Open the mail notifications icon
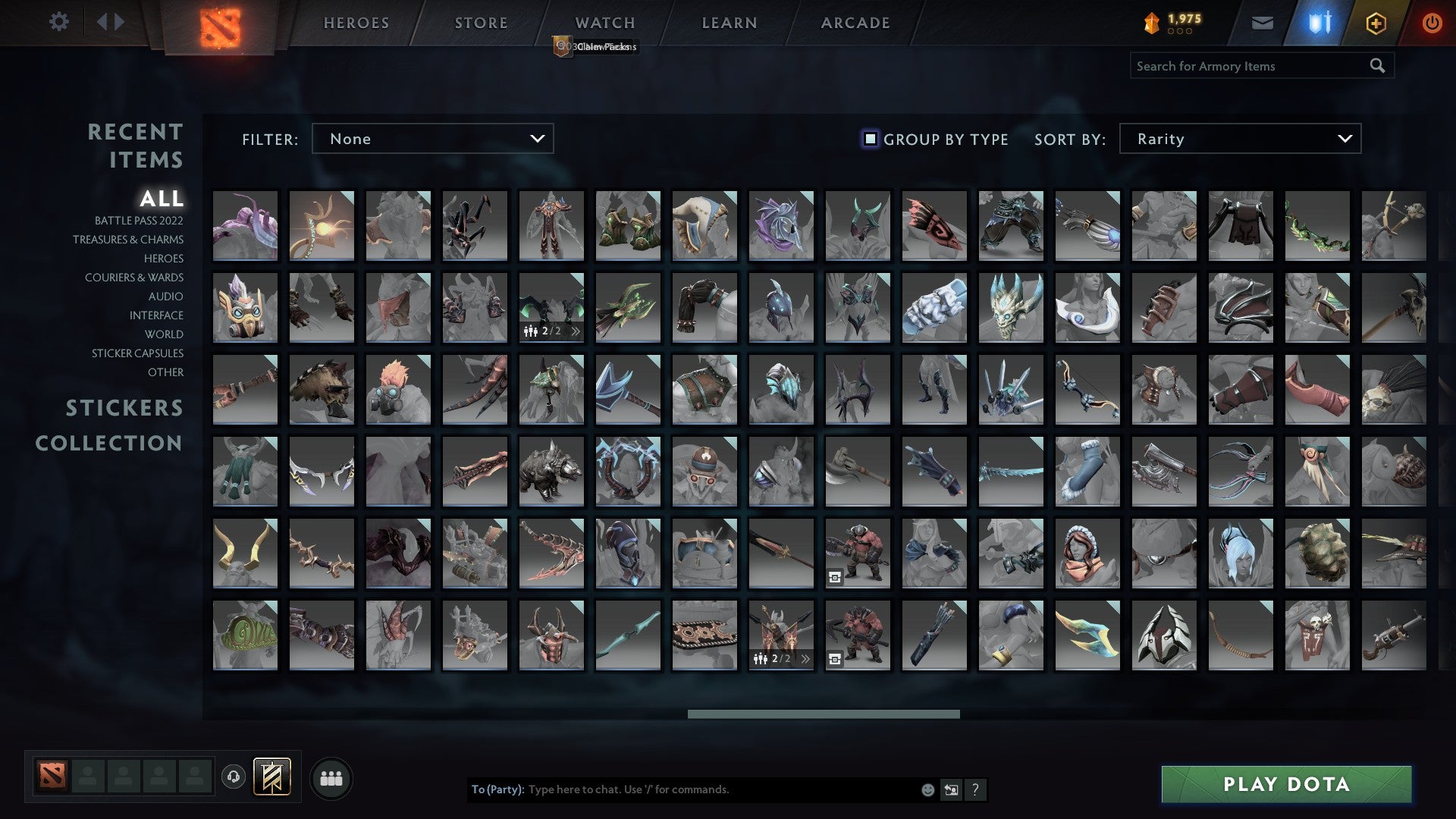Screen dimensions: 1456x819 tap(1262, 23)
